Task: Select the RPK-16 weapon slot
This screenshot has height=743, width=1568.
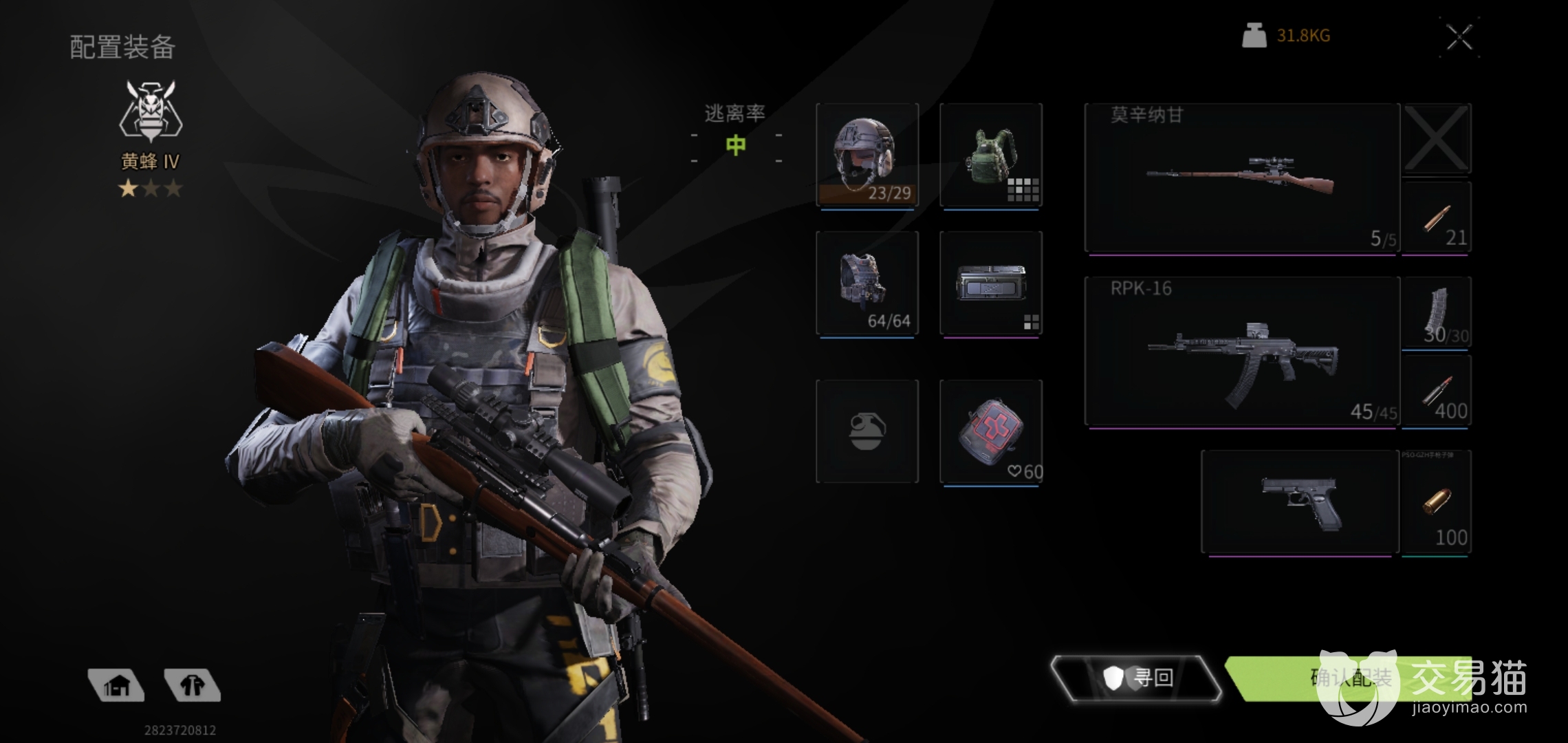Action: pyautogui.click(x=1241, y=352)
